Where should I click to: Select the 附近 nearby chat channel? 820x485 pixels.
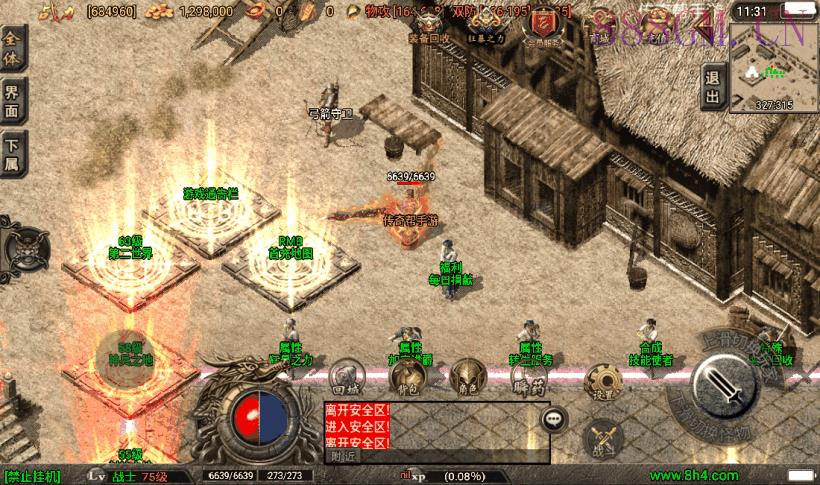pos(344,456)
